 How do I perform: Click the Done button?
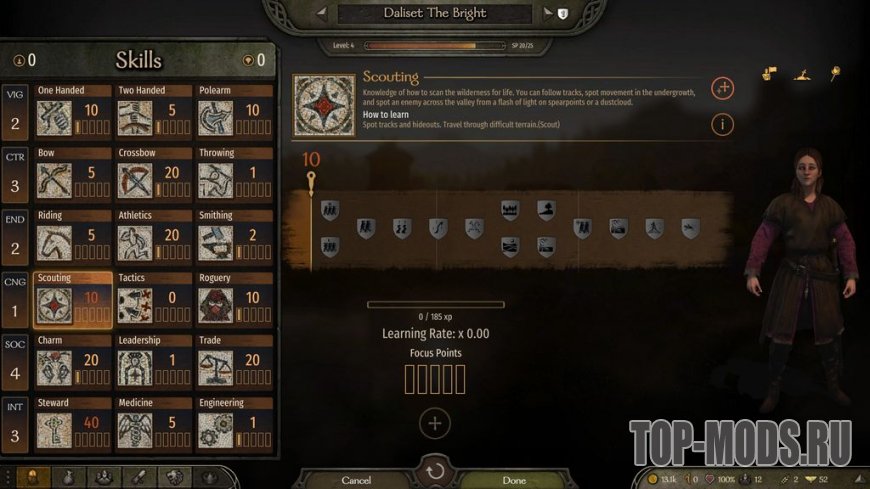point(514,480)
